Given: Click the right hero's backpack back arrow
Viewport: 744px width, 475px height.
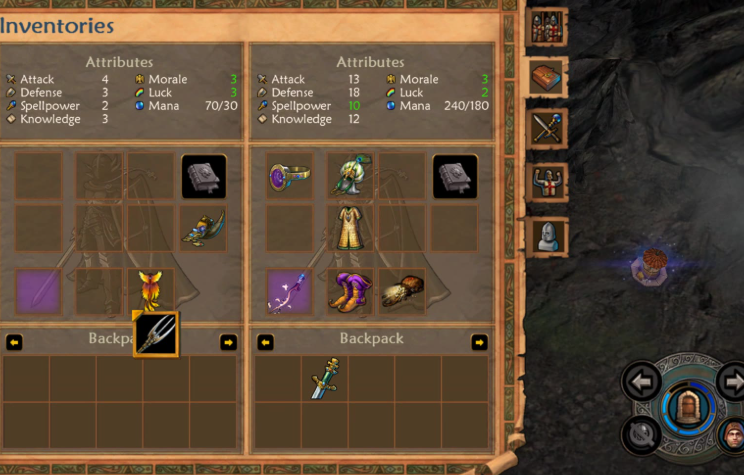Looking at the screenshot, I should pyautogui.click(x=265, y=342).
